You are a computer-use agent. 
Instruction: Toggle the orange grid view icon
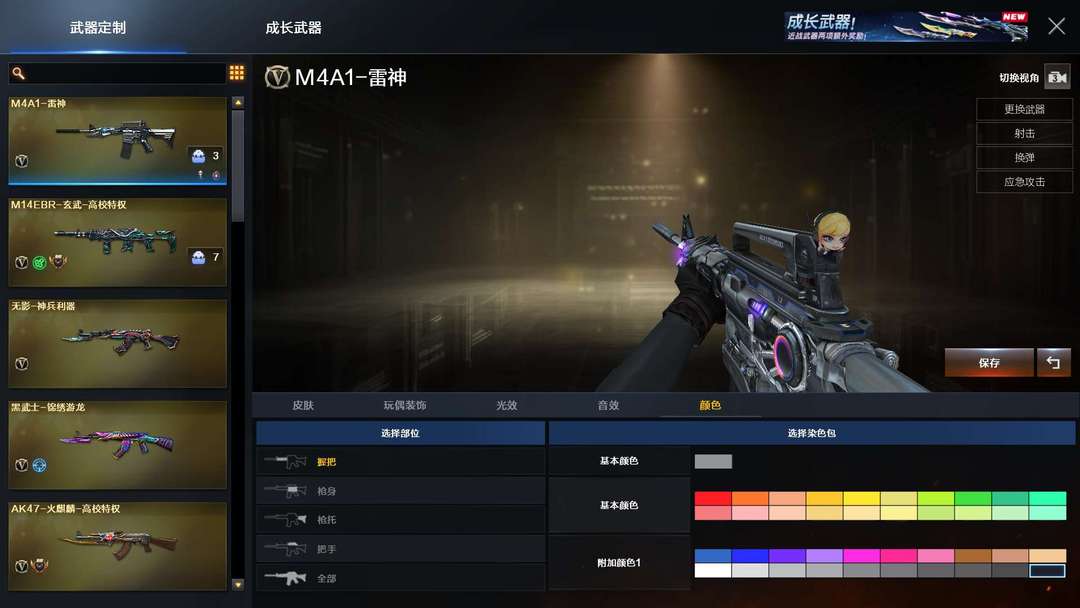point(237,73)
